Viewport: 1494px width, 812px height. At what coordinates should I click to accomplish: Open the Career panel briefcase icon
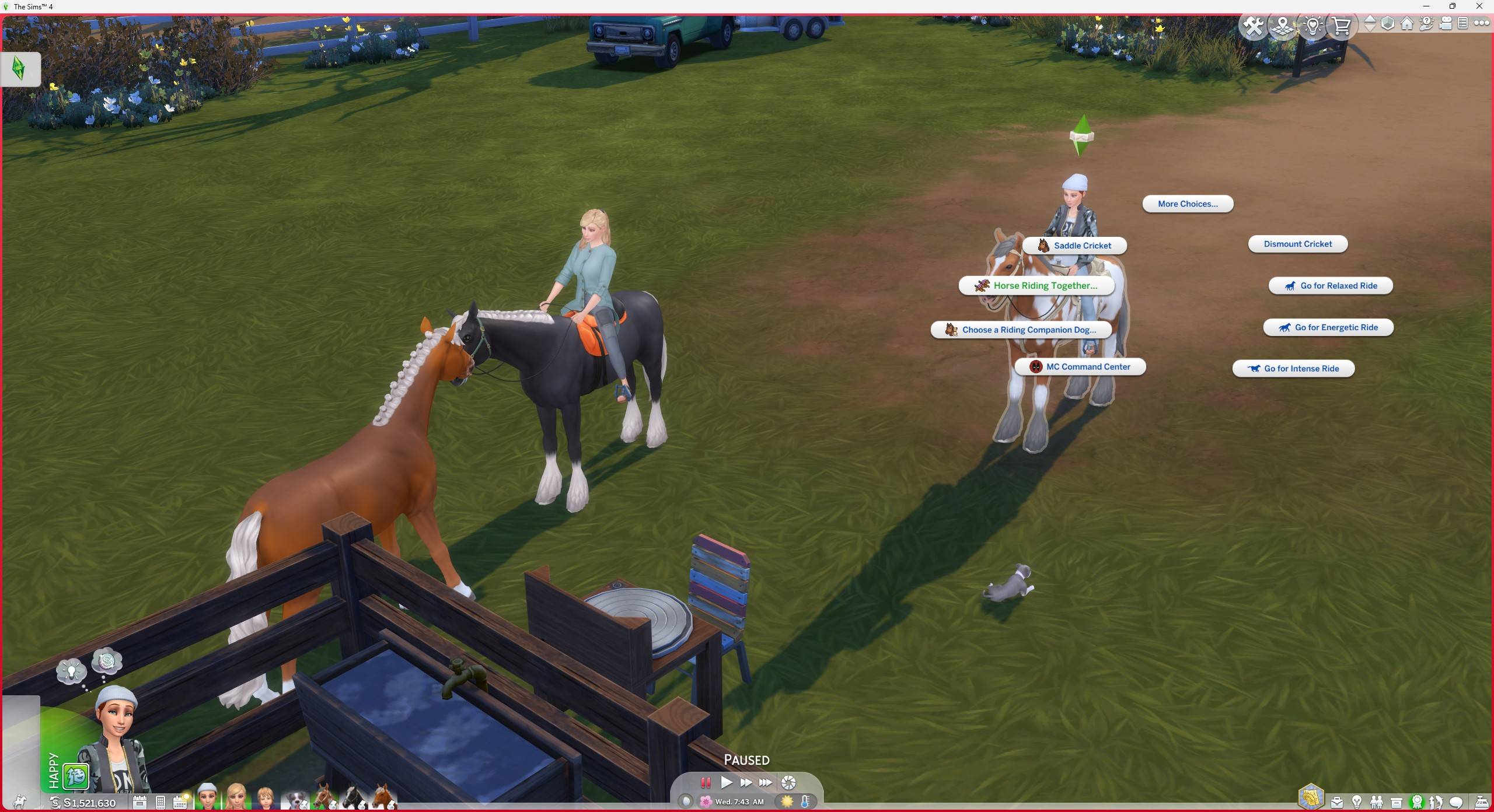point(1337,802)
